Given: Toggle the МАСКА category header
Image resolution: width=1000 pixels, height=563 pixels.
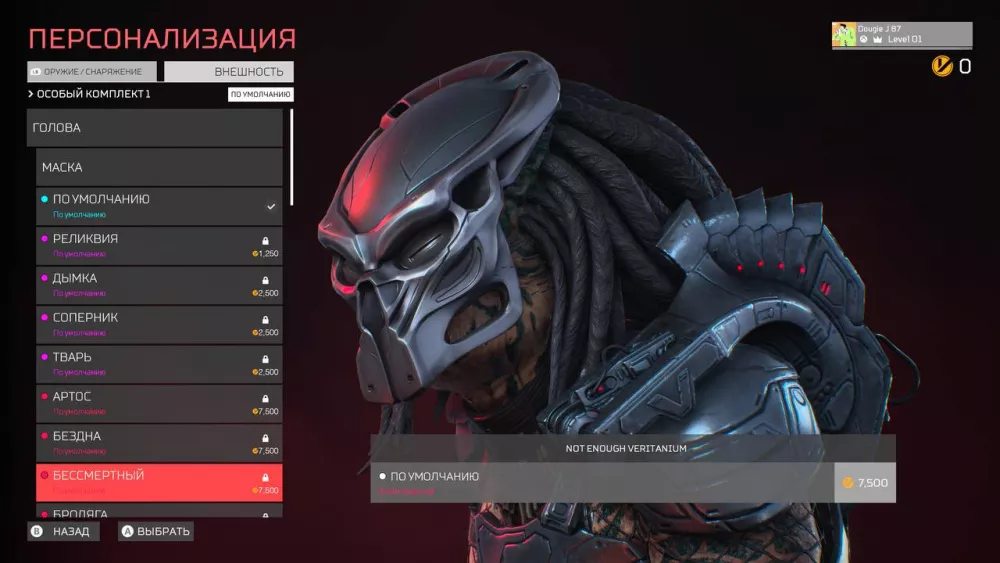Looking at the screenshot, I should pos(160,167).
